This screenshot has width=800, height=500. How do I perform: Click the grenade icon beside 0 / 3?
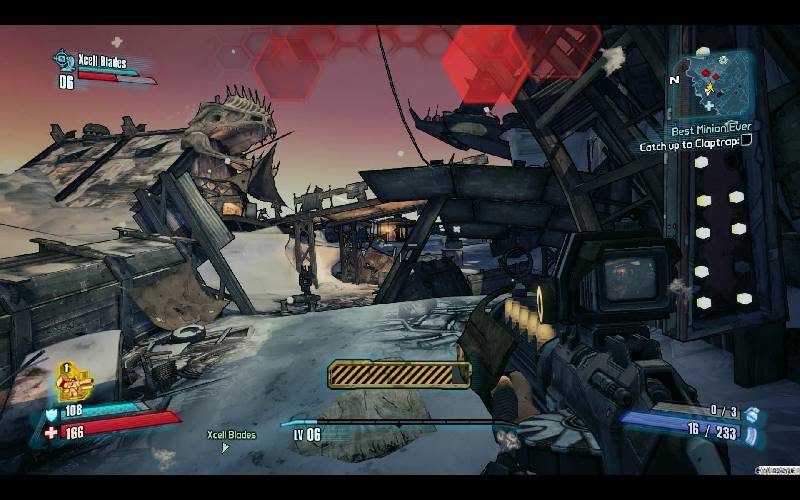coord(752,412)
